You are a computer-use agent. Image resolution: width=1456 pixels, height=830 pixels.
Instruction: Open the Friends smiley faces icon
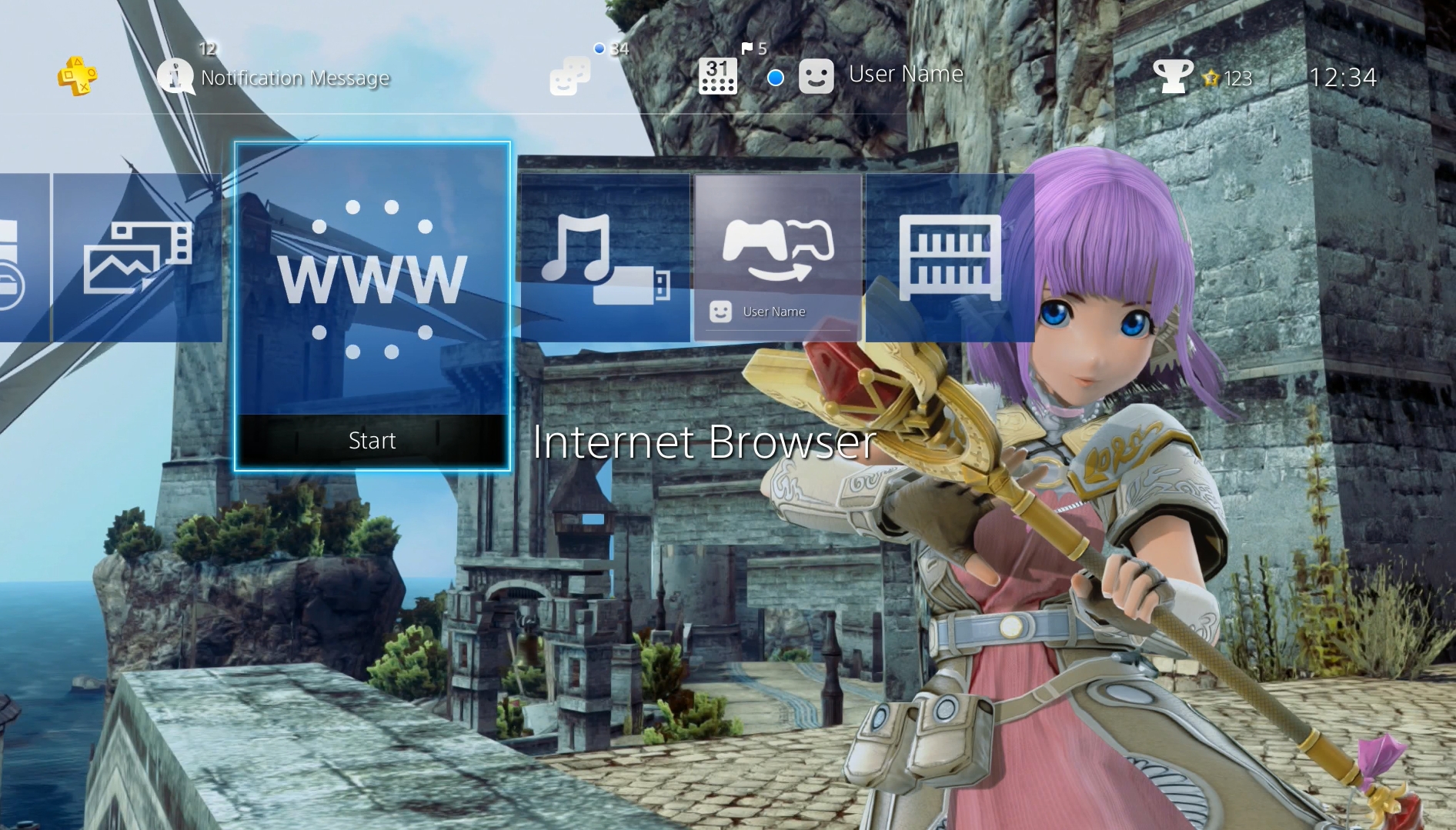click(x=569, y=77)
